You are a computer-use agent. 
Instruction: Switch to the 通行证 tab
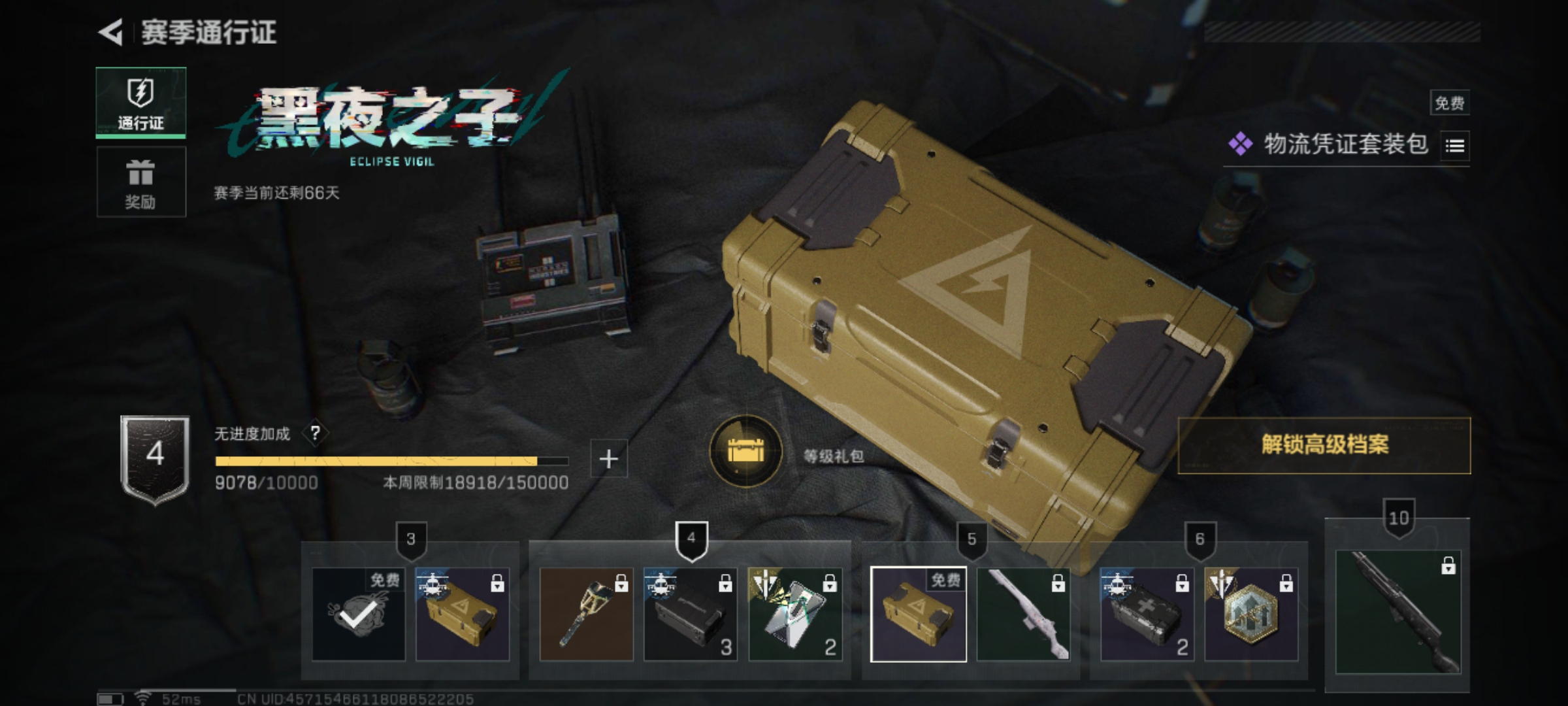140,103
